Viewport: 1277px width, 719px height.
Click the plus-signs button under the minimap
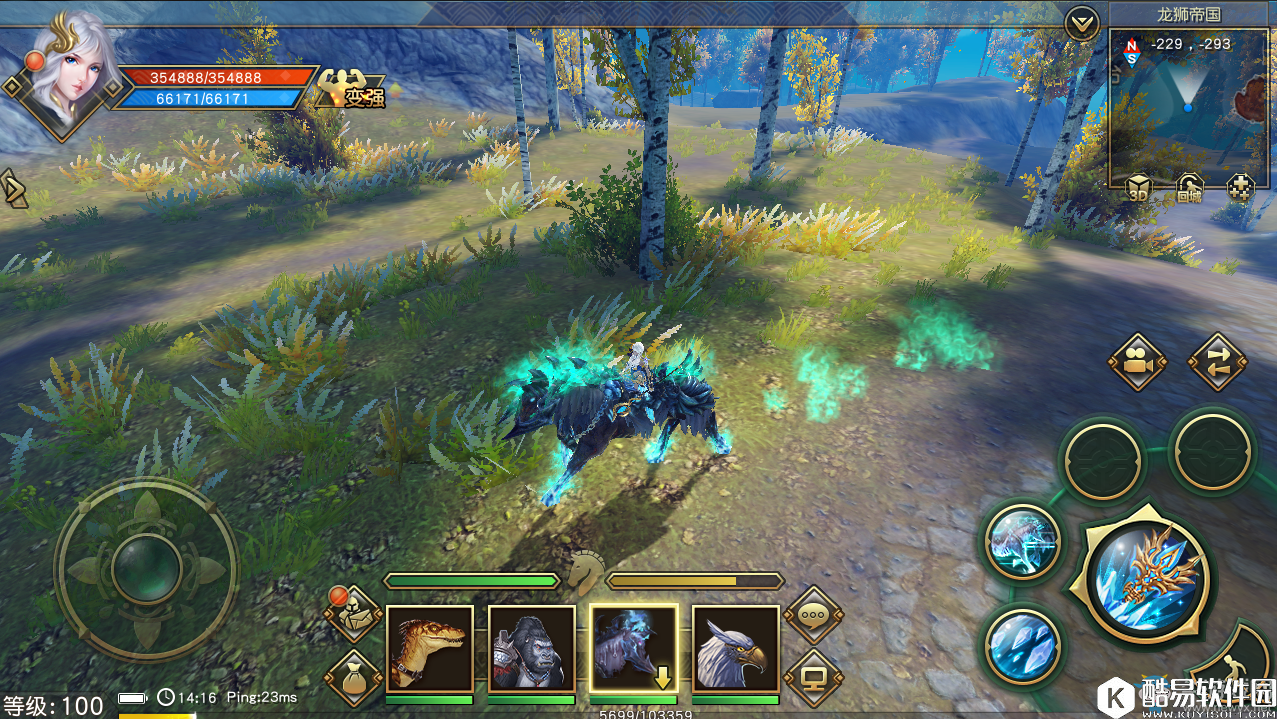(x=1240, y=187)
